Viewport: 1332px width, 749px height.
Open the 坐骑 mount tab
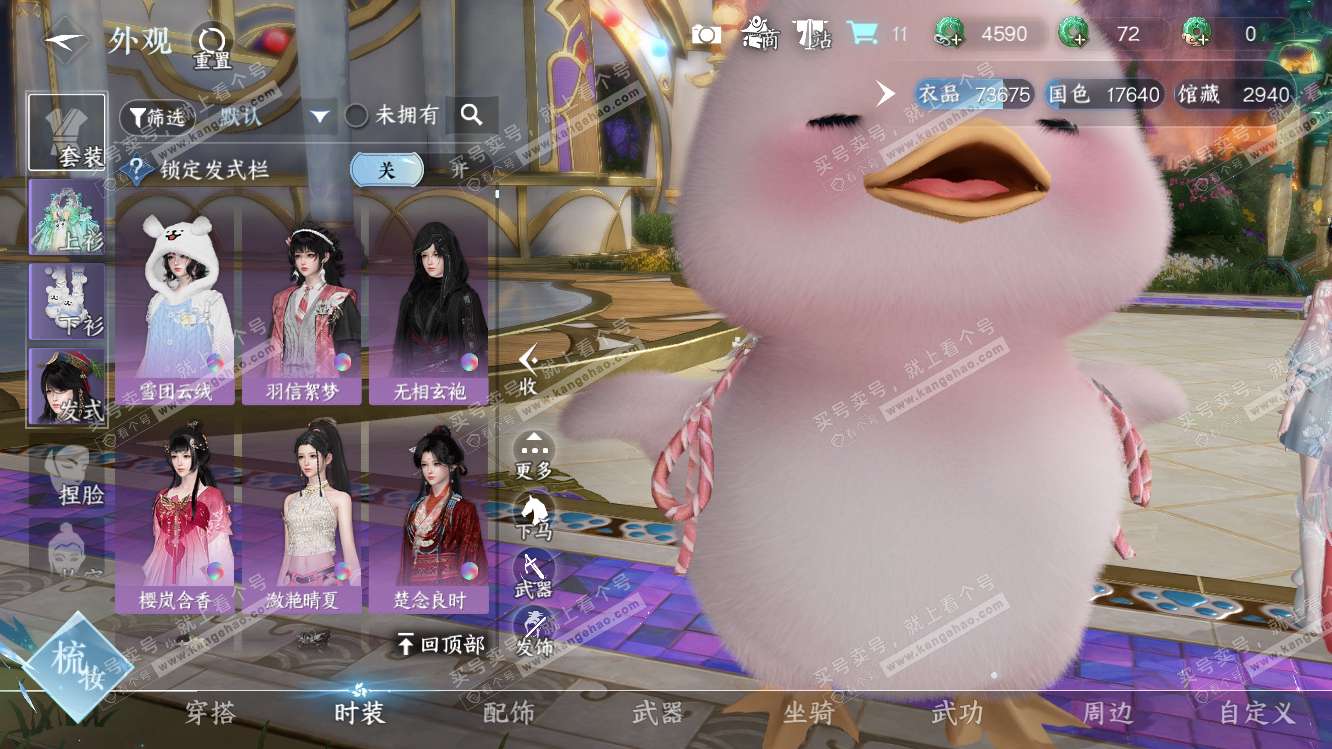tap(808, 713)
